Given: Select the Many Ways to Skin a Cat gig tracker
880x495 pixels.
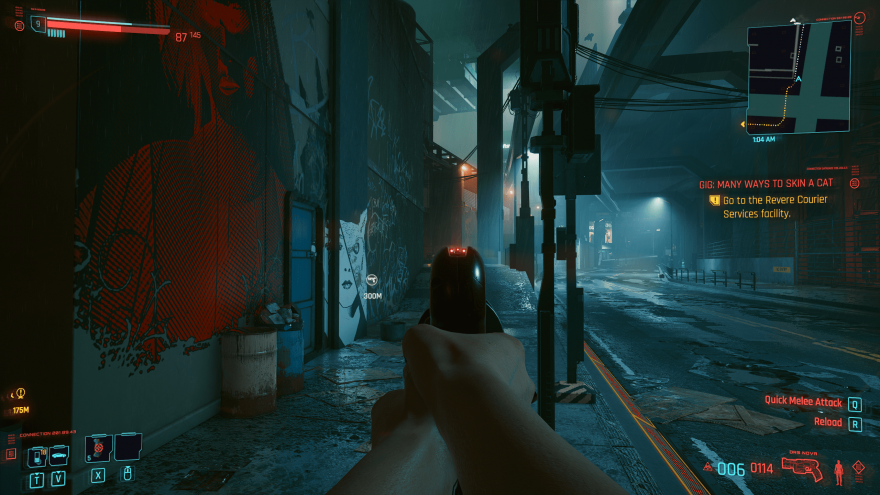Looking at the screenshot, I should pos(765,184).
